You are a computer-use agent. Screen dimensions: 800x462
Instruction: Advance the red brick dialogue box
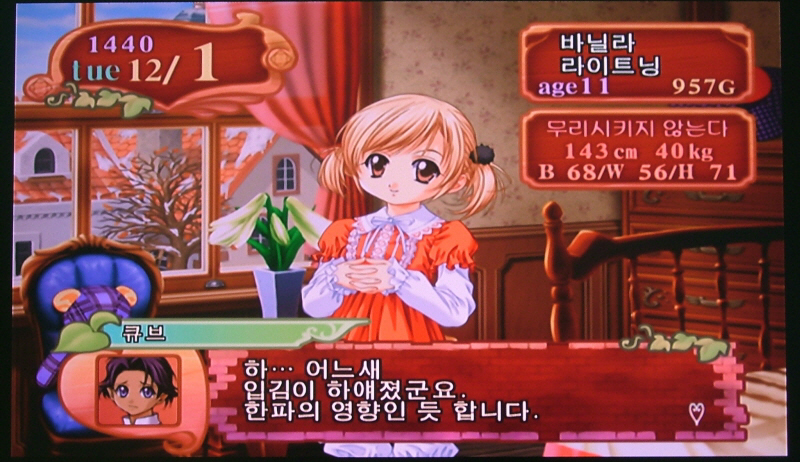click(x=470, y=392)
